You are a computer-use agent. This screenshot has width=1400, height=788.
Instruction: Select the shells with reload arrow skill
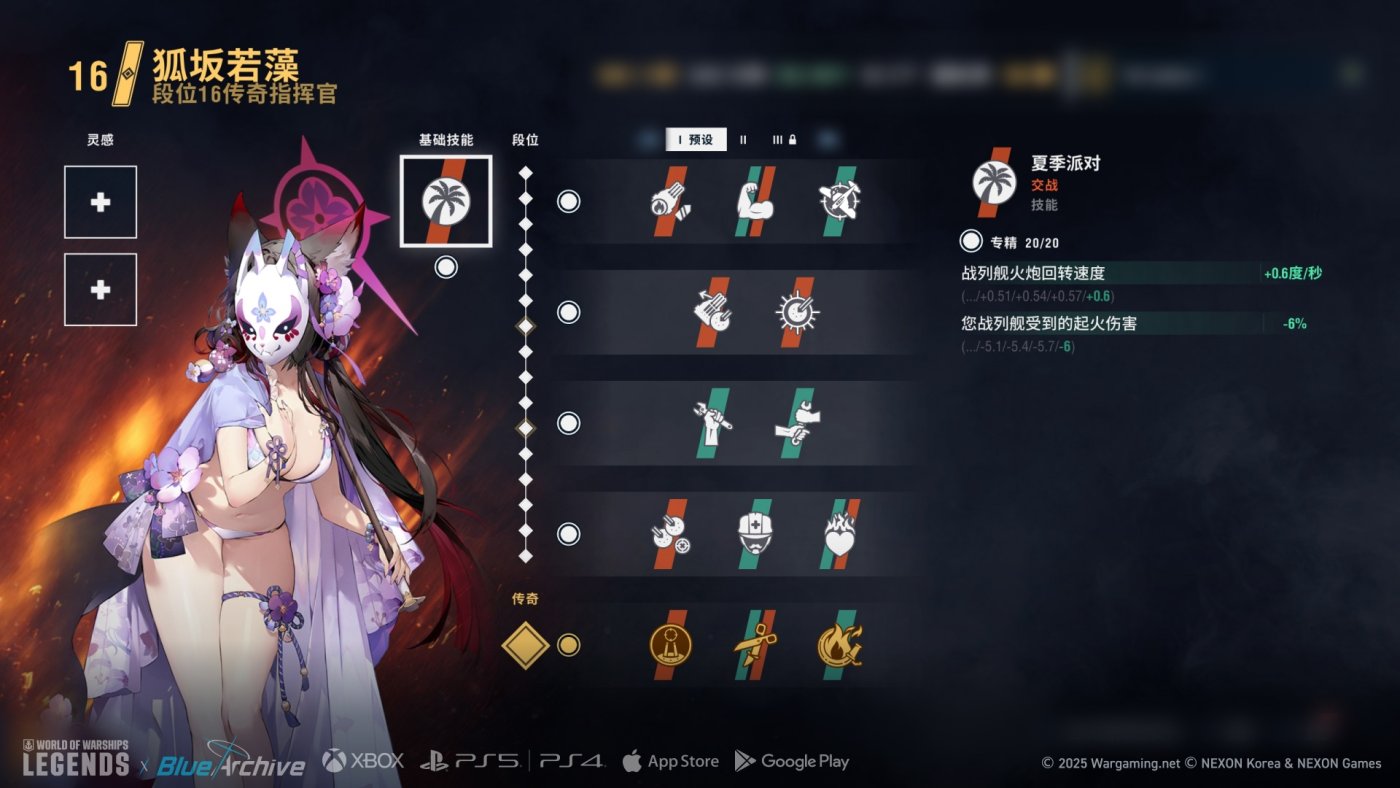[713, 312]
